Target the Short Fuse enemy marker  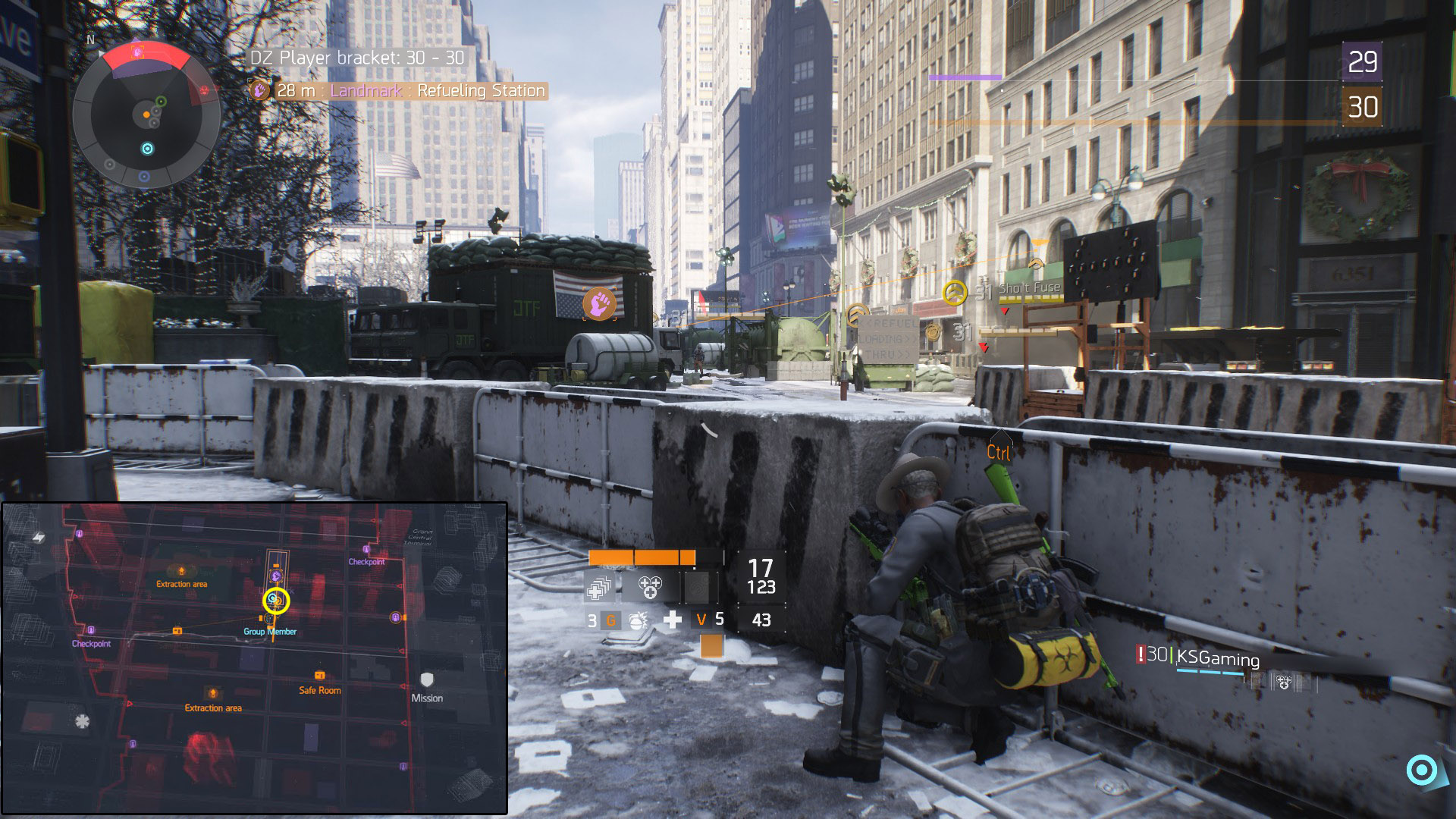[955, 292]
